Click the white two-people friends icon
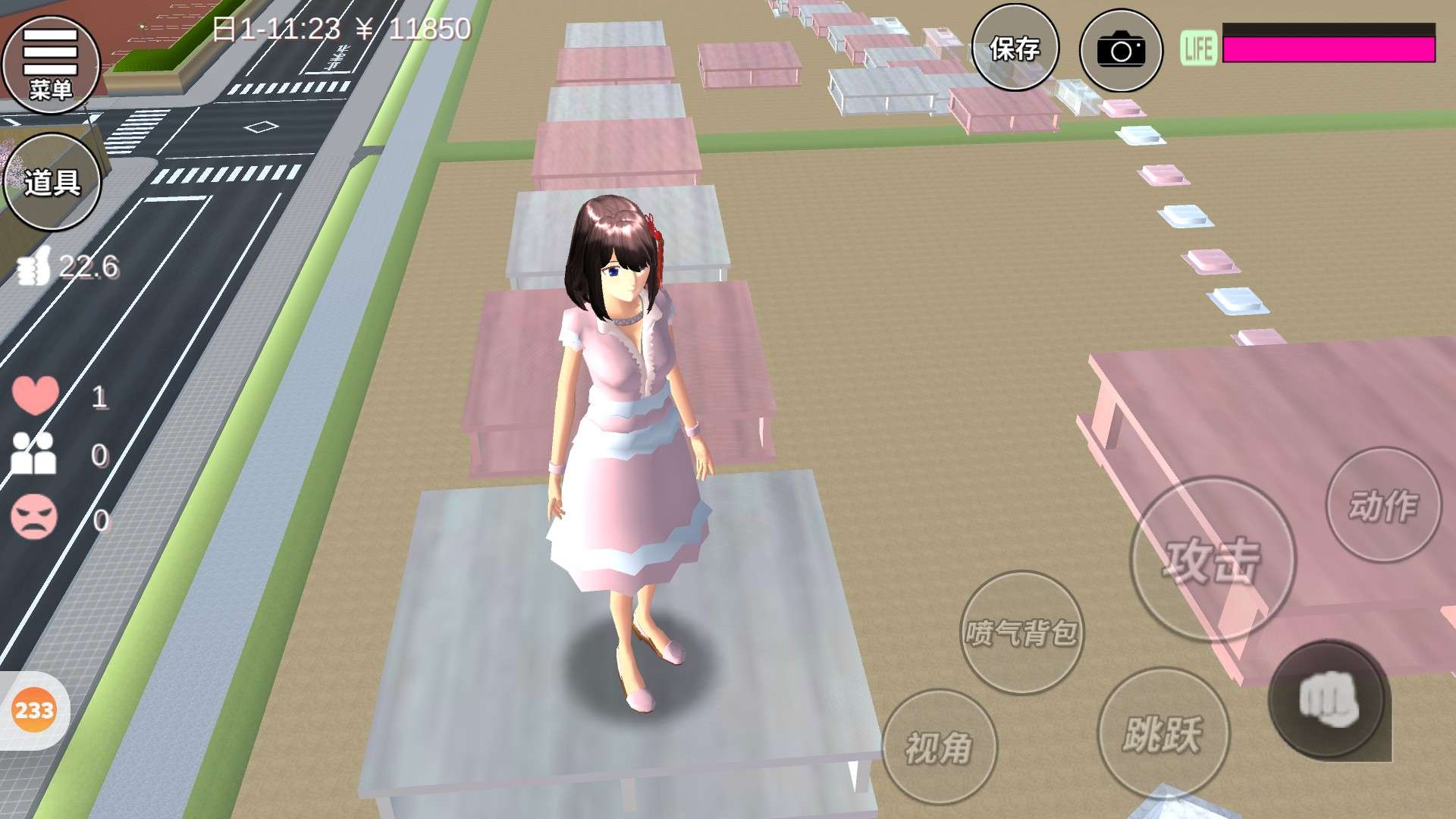Screen dimensions: 1456x819 point(33,453)
